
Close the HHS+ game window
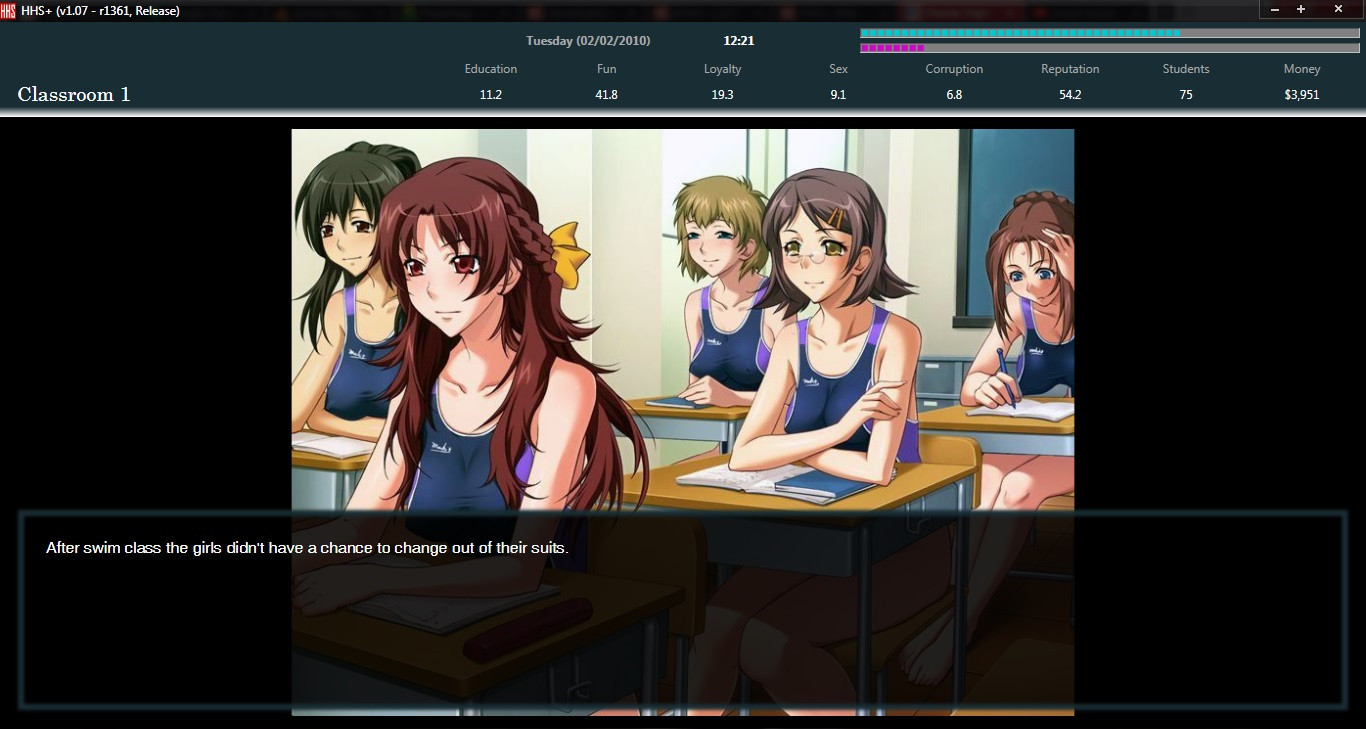[1338, 9]
